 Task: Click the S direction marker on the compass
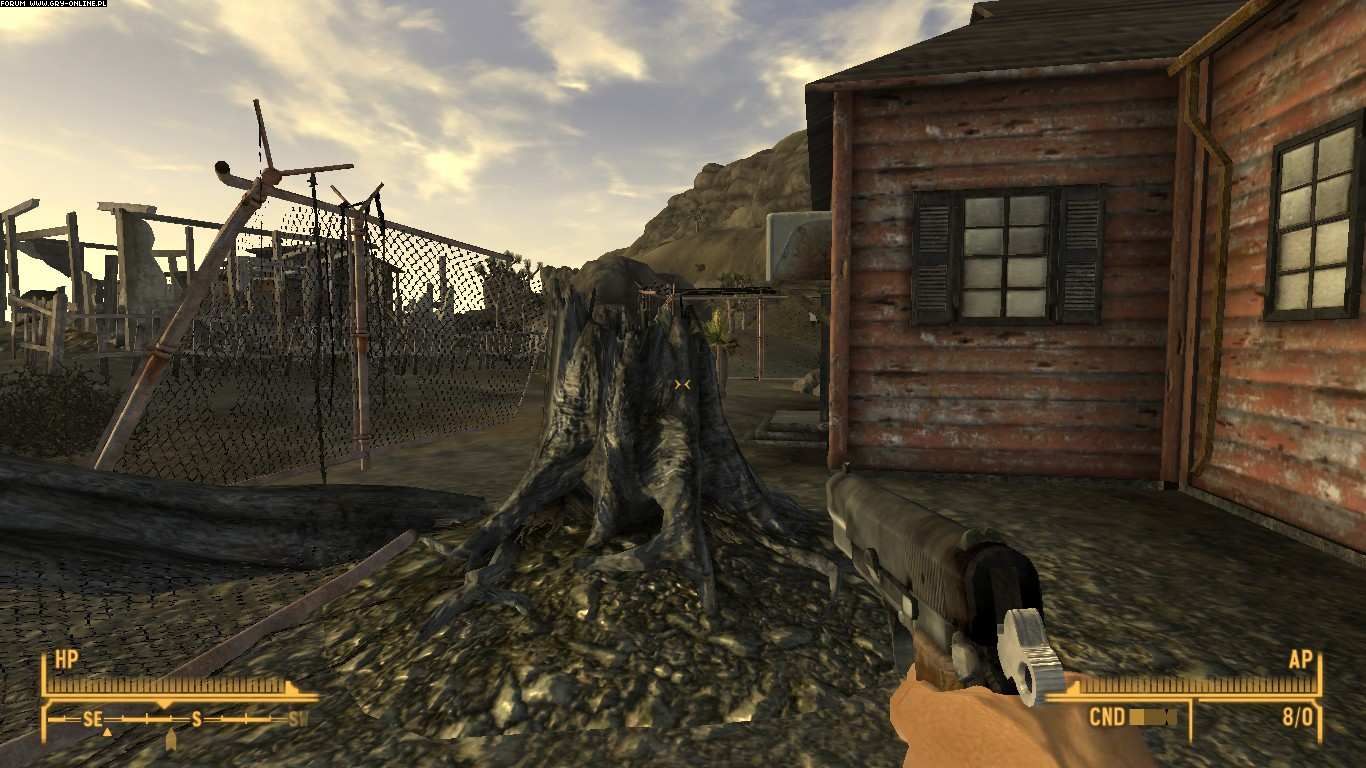(196, 719)
